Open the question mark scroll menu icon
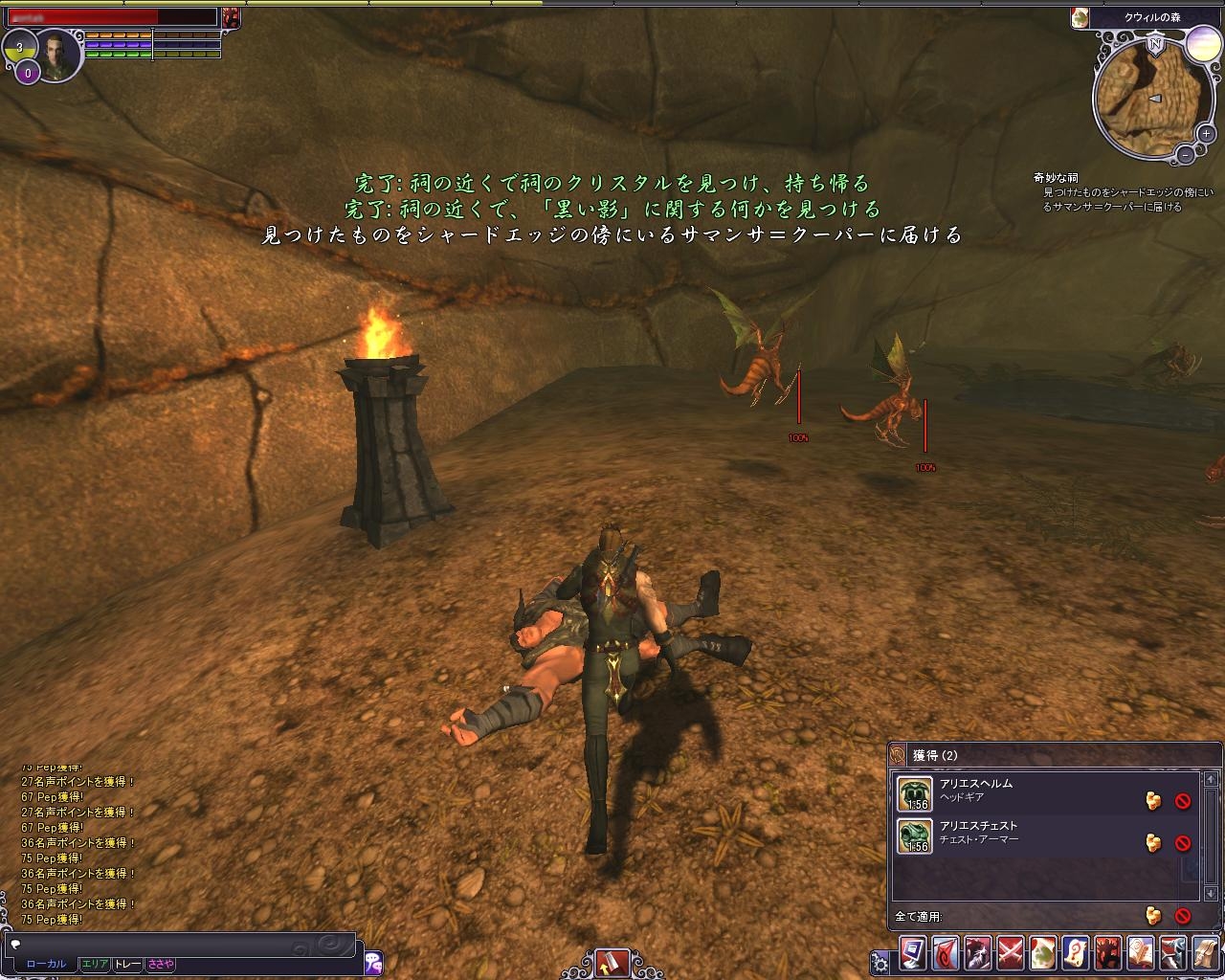 (x=1076, y=954)
